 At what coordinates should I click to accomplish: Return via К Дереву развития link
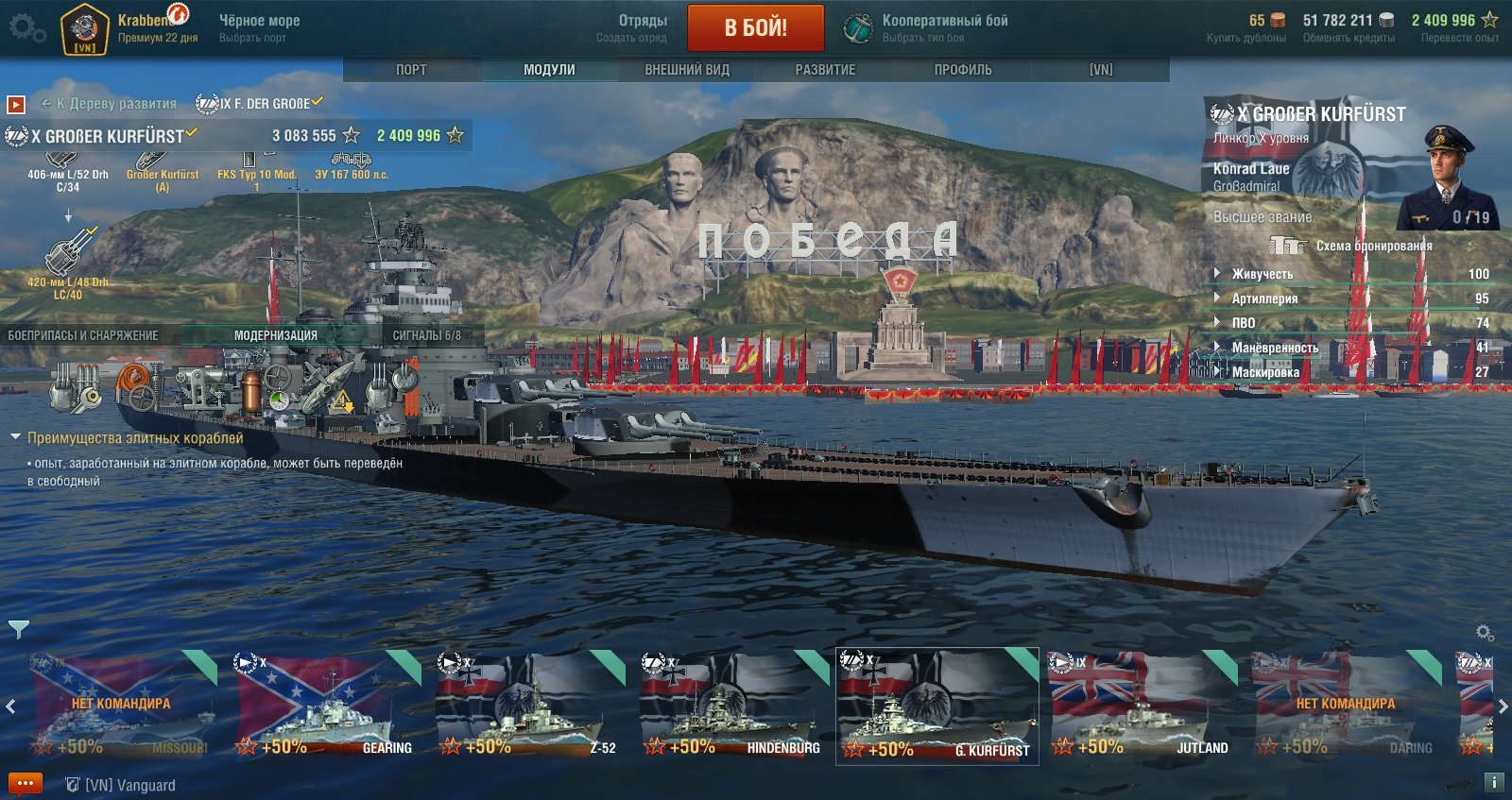click(109, 104)
